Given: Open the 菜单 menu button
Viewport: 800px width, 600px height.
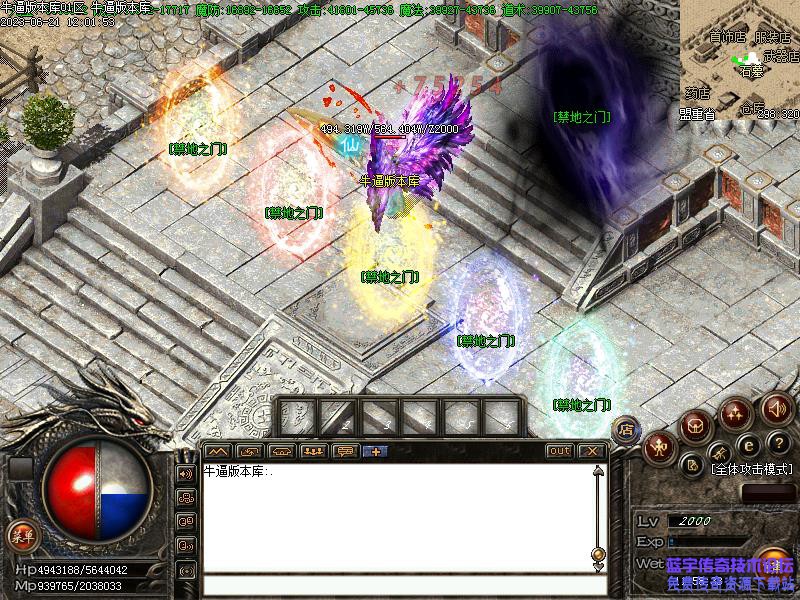Looking at the screenshot, I should pos(21,535).
